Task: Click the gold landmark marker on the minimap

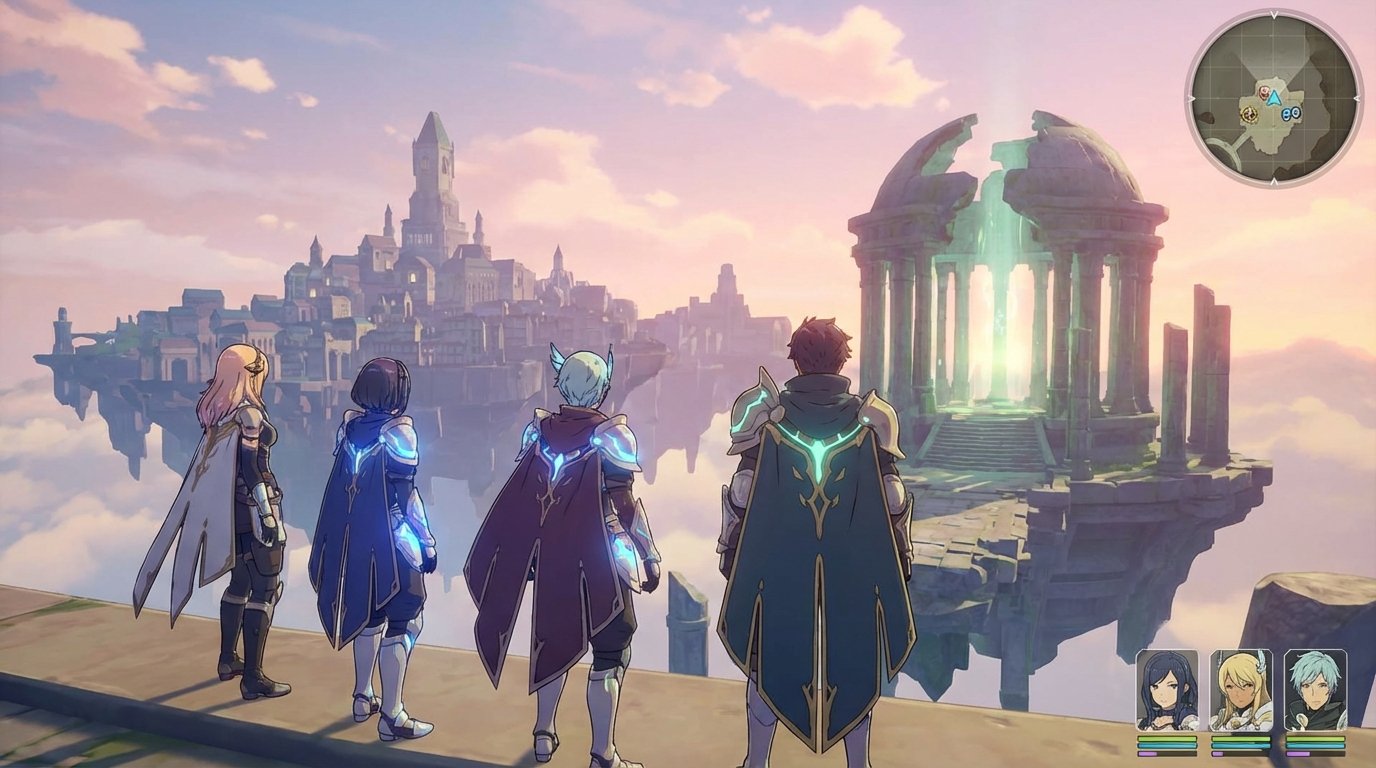Action: coord(1250,114)
